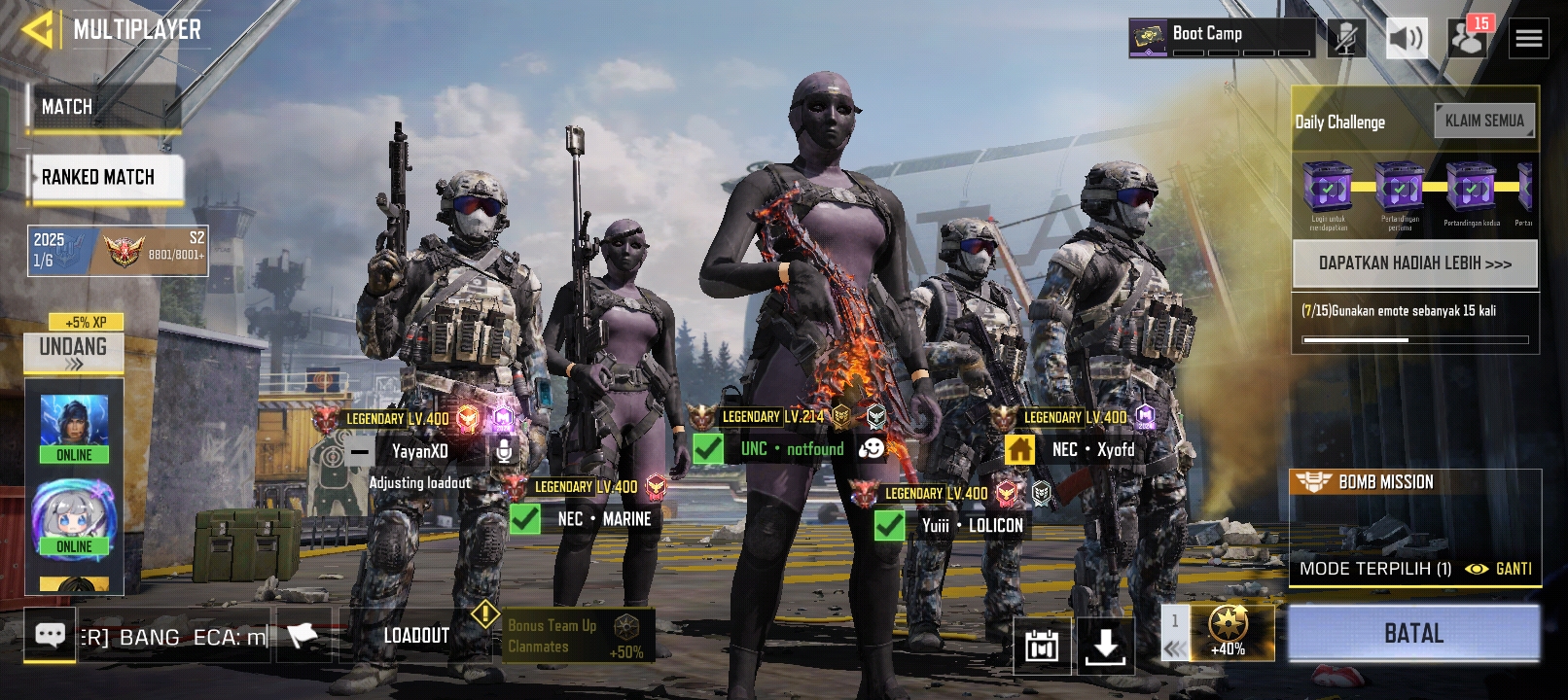Screen dimensions: 1568x700
Task: Cancel matchmaking with the Batal button
Action: [1413, 634]
